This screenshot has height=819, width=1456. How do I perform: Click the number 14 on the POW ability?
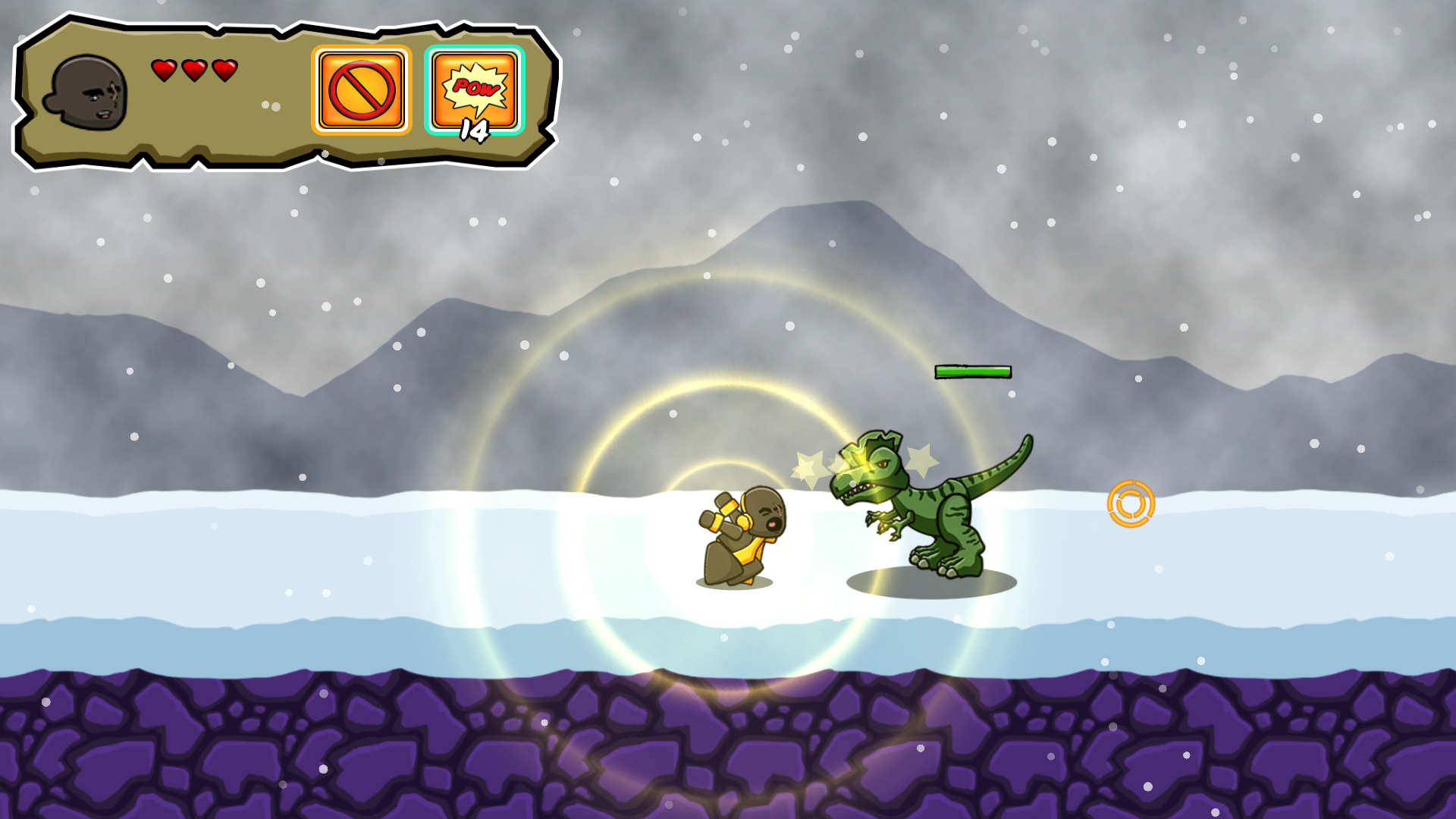coord(475,130)
